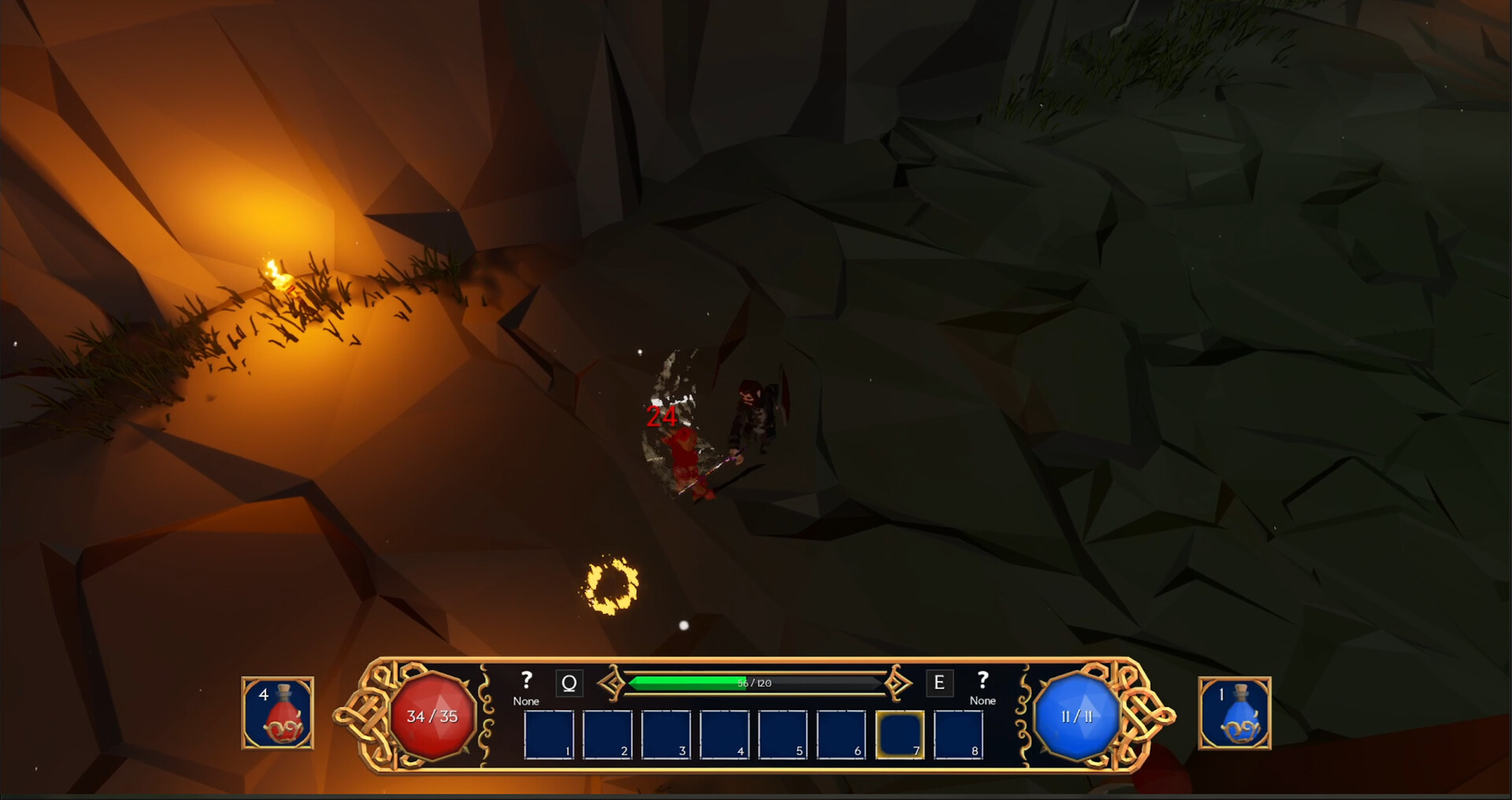Select hotbar slot 4

[724, 735]
